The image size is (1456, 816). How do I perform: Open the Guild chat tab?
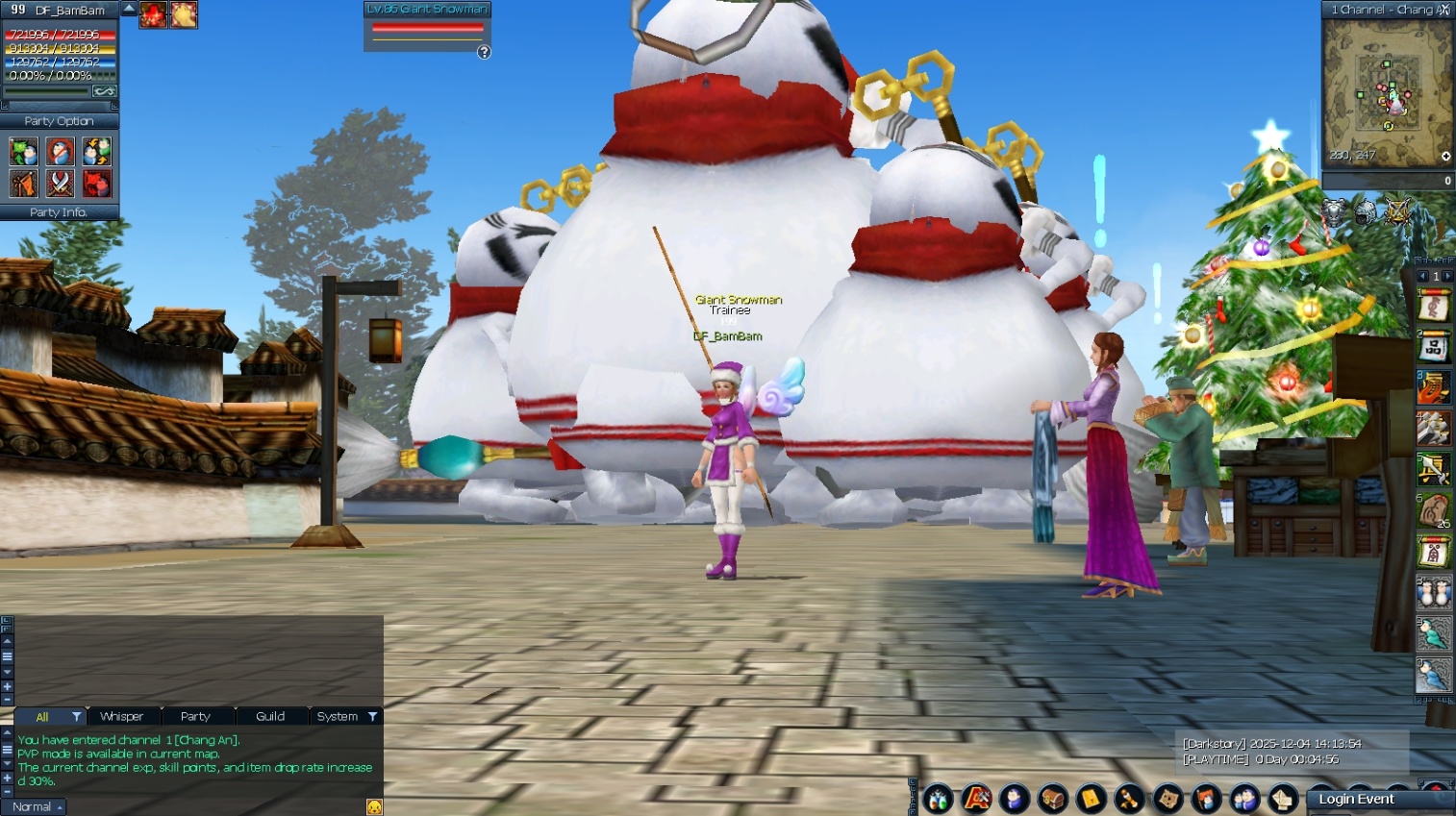pos(269,716)
